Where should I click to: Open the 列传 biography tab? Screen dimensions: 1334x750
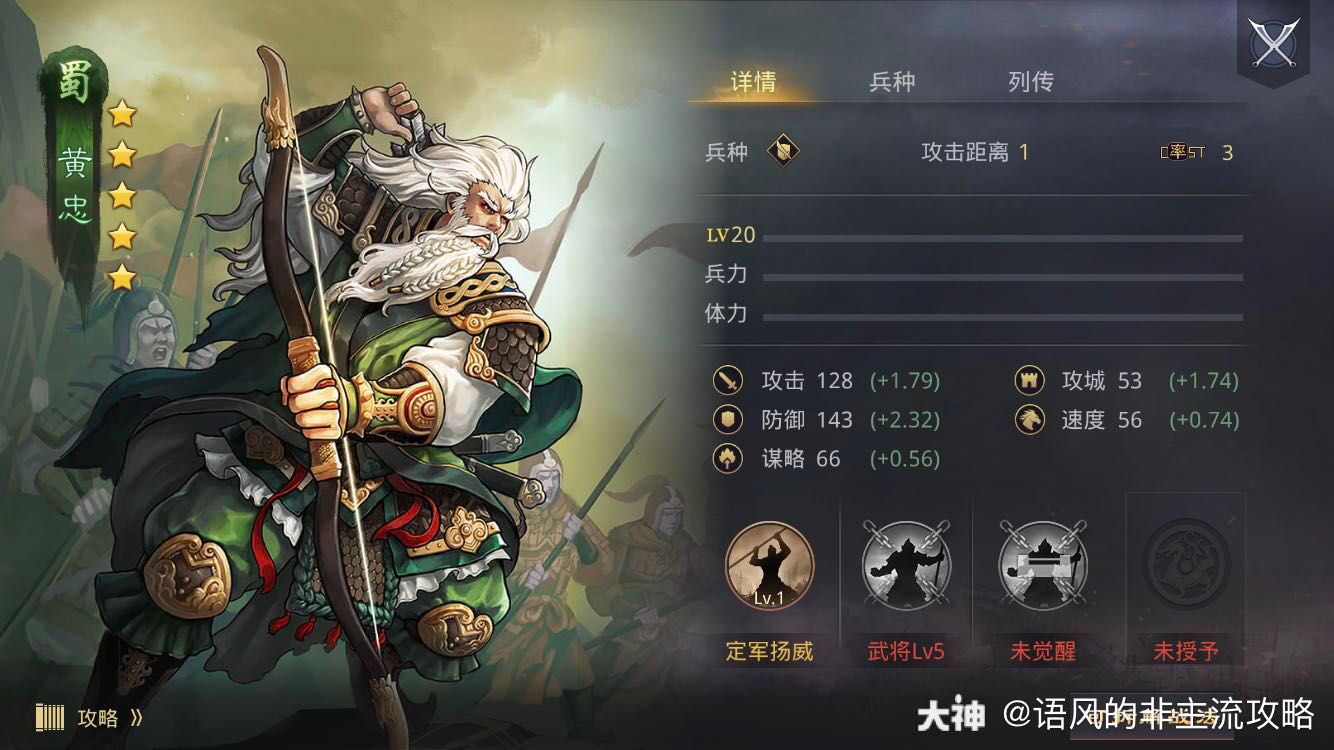[1032, 83]
